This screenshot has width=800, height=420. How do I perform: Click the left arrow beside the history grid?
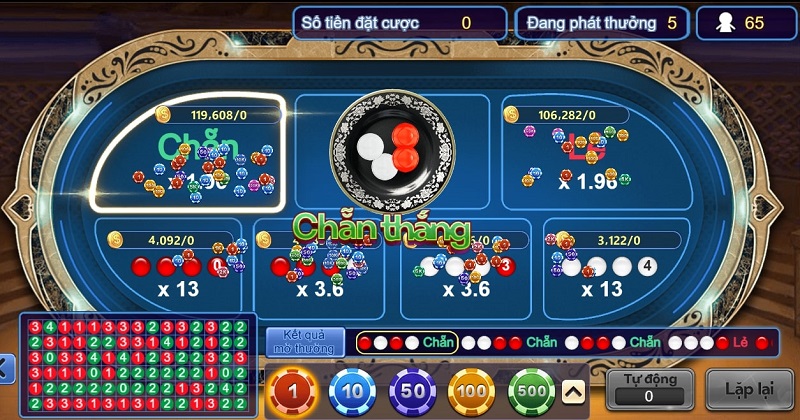6,369
